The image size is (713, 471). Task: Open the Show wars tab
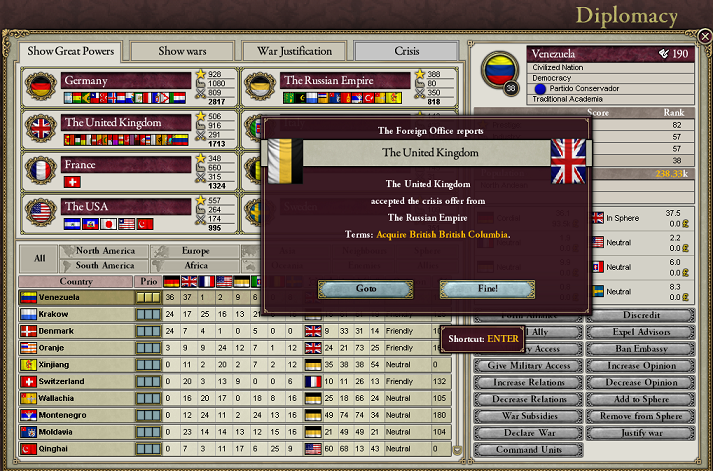pyautogui.click(x=183, y=51)
